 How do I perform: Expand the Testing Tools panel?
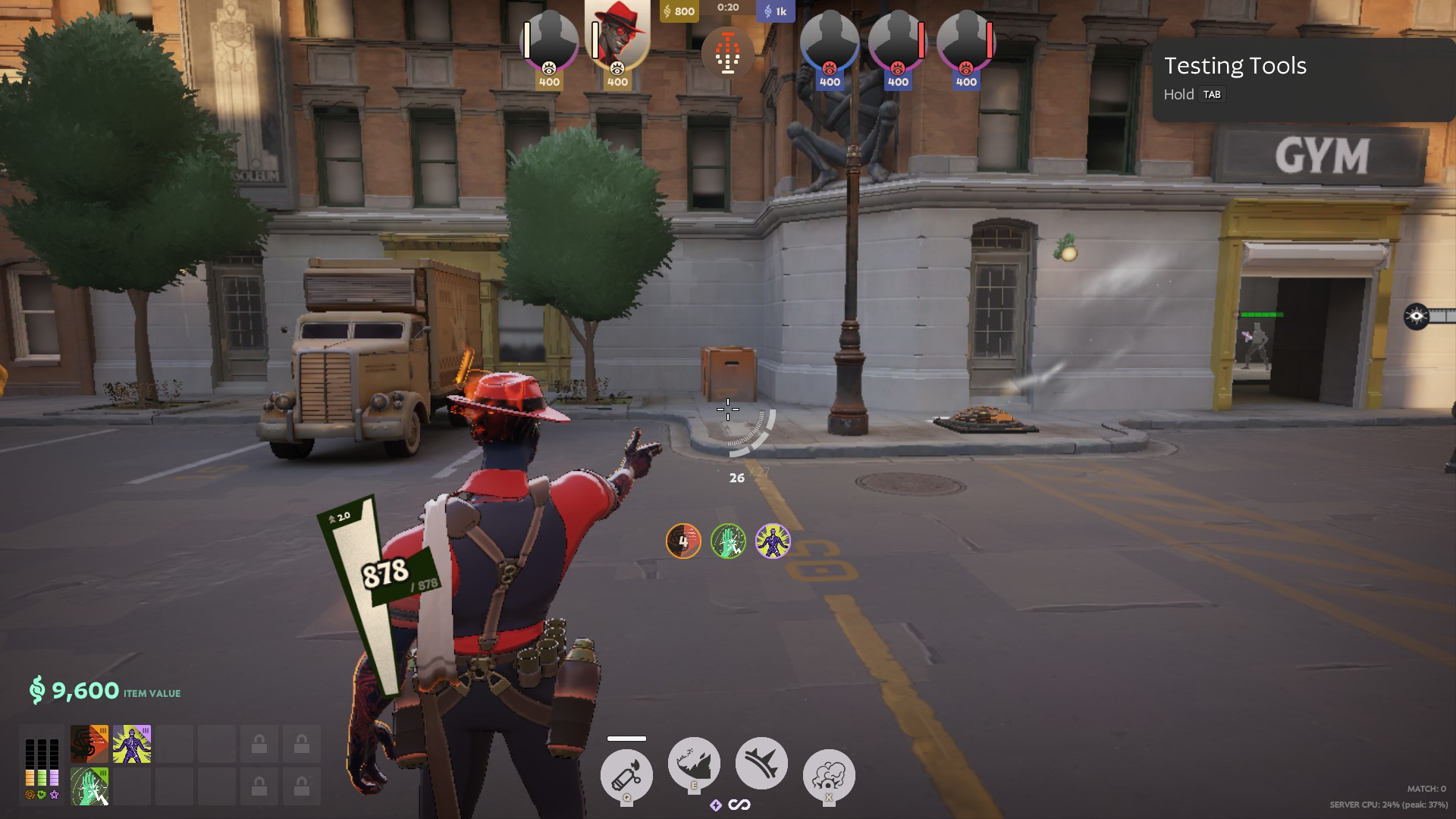pos(1235,66)
